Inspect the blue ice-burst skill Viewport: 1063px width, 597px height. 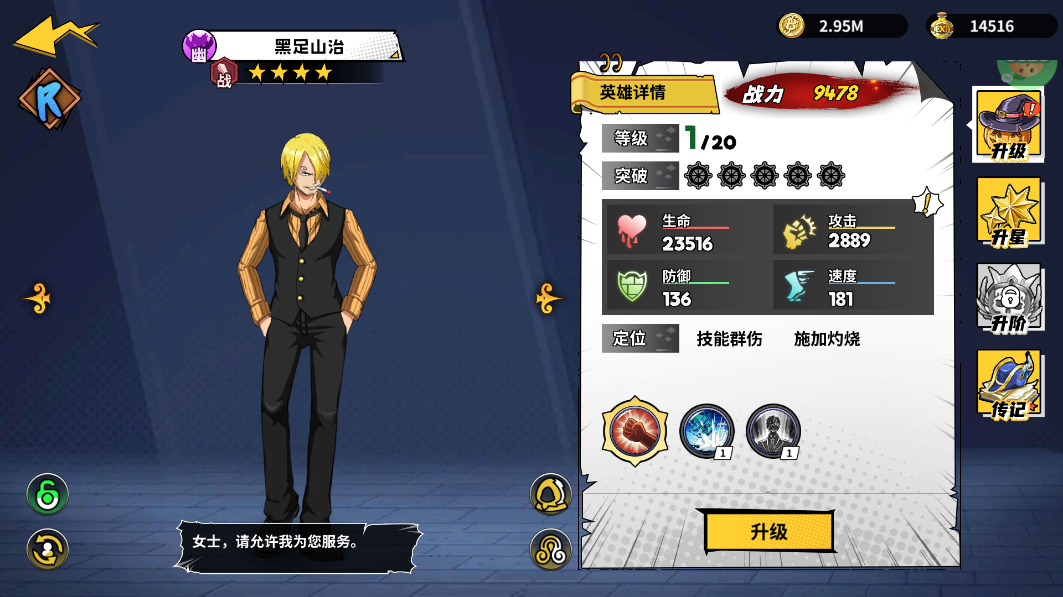[707, 431]
